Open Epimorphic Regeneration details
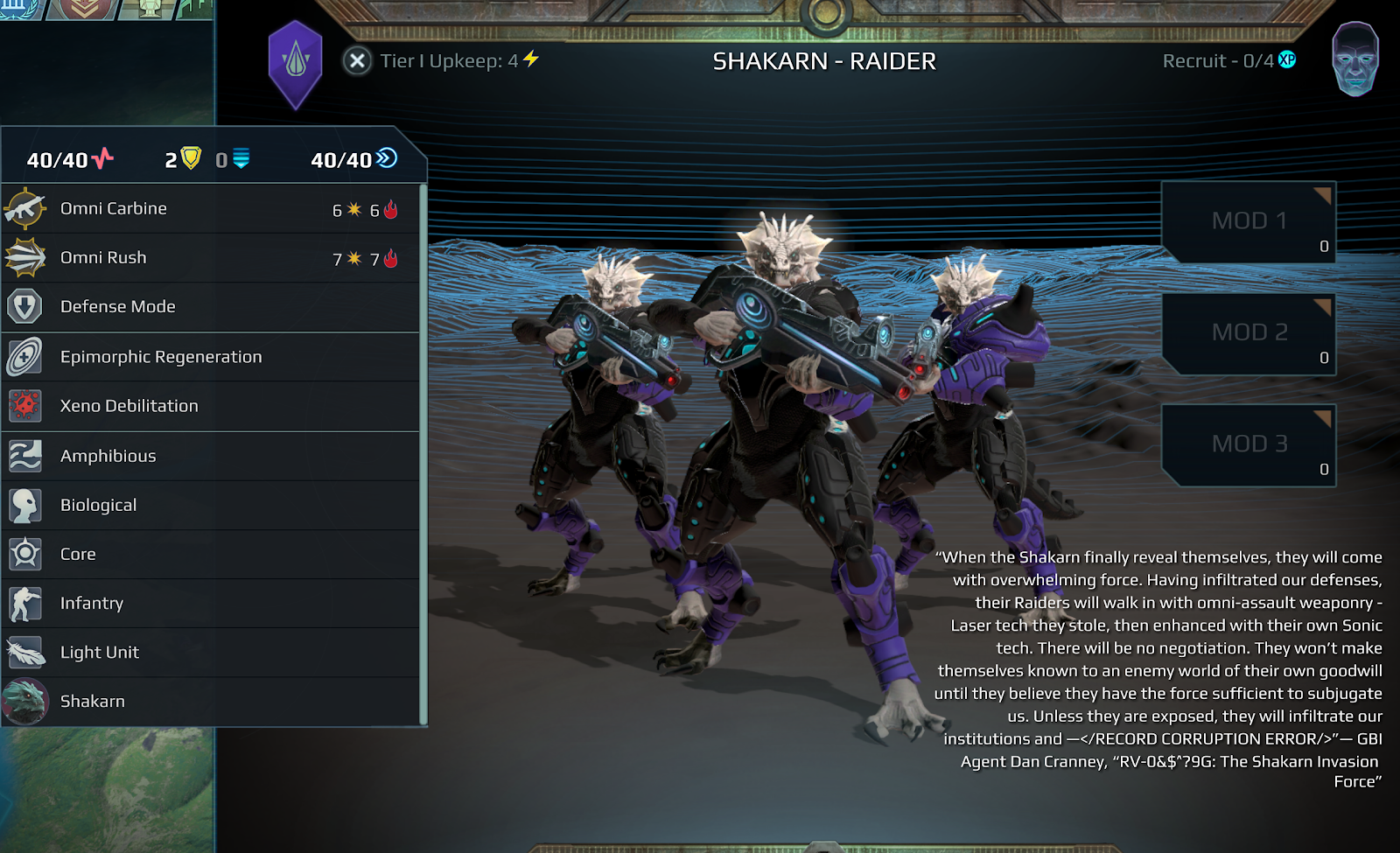Viewport: 1400px width, 853px height. point(210,357)
